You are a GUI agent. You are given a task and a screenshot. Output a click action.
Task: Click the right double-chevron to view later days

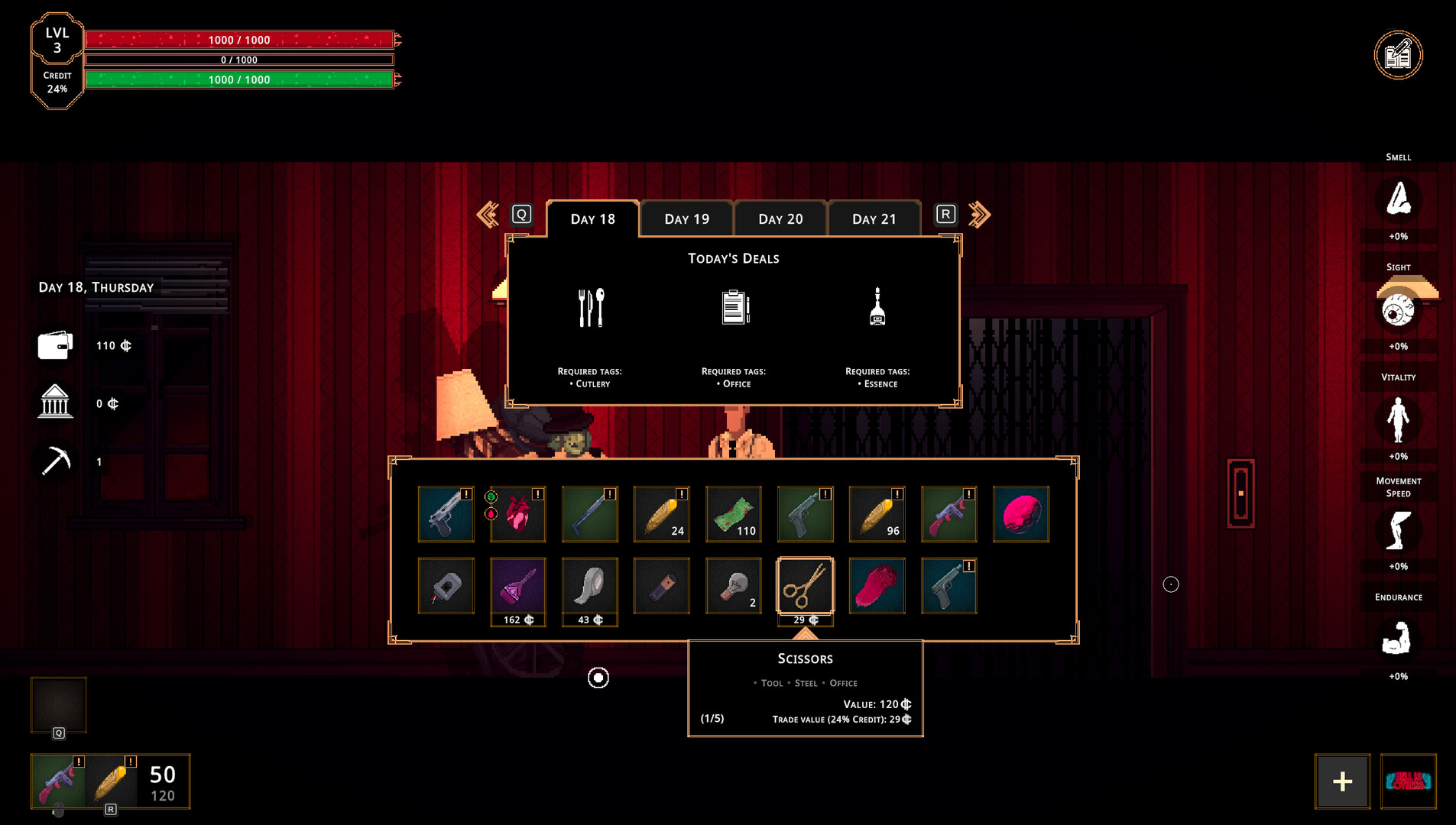point(980,215)
